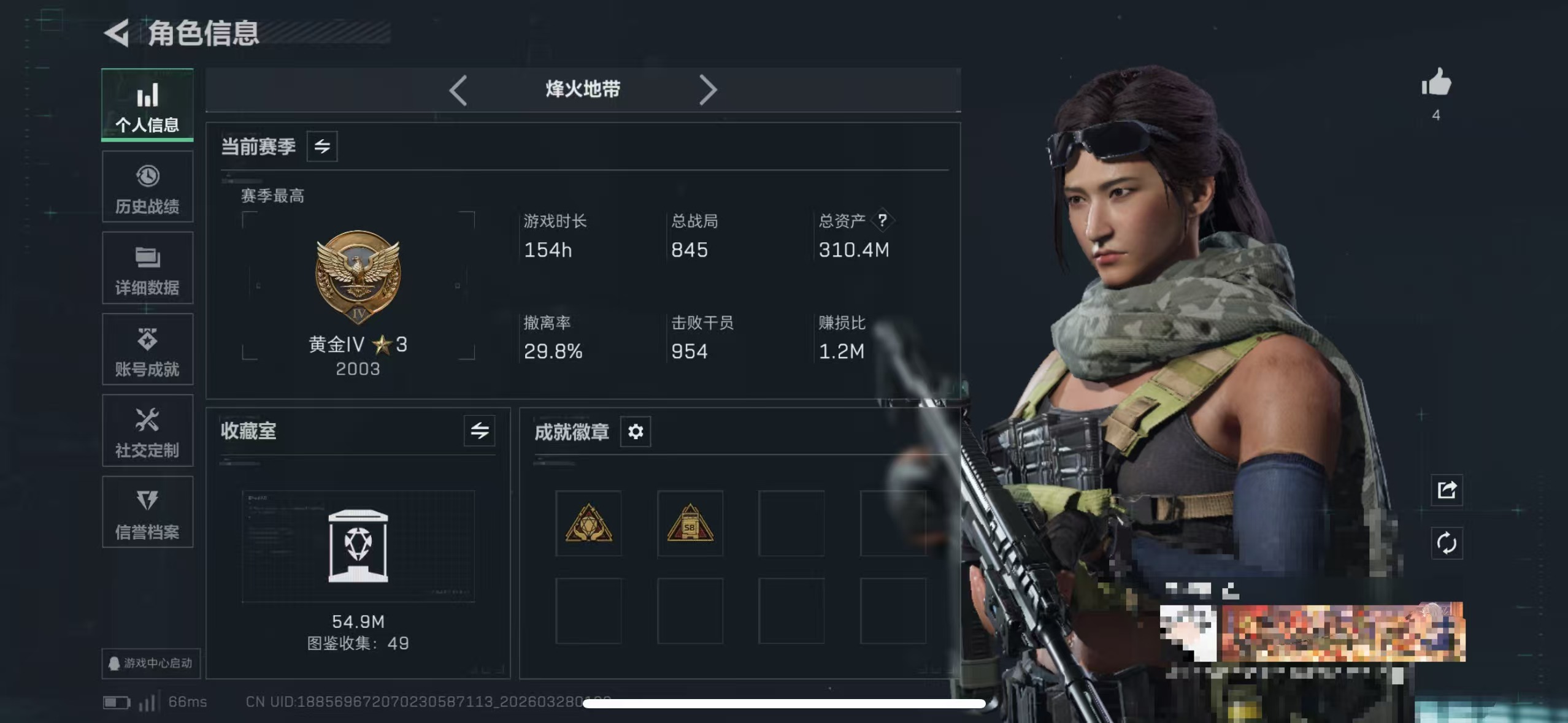Screen dimensions: 1568x723
Task: Switch to the next game mode arrow
Action: [707, 90]
